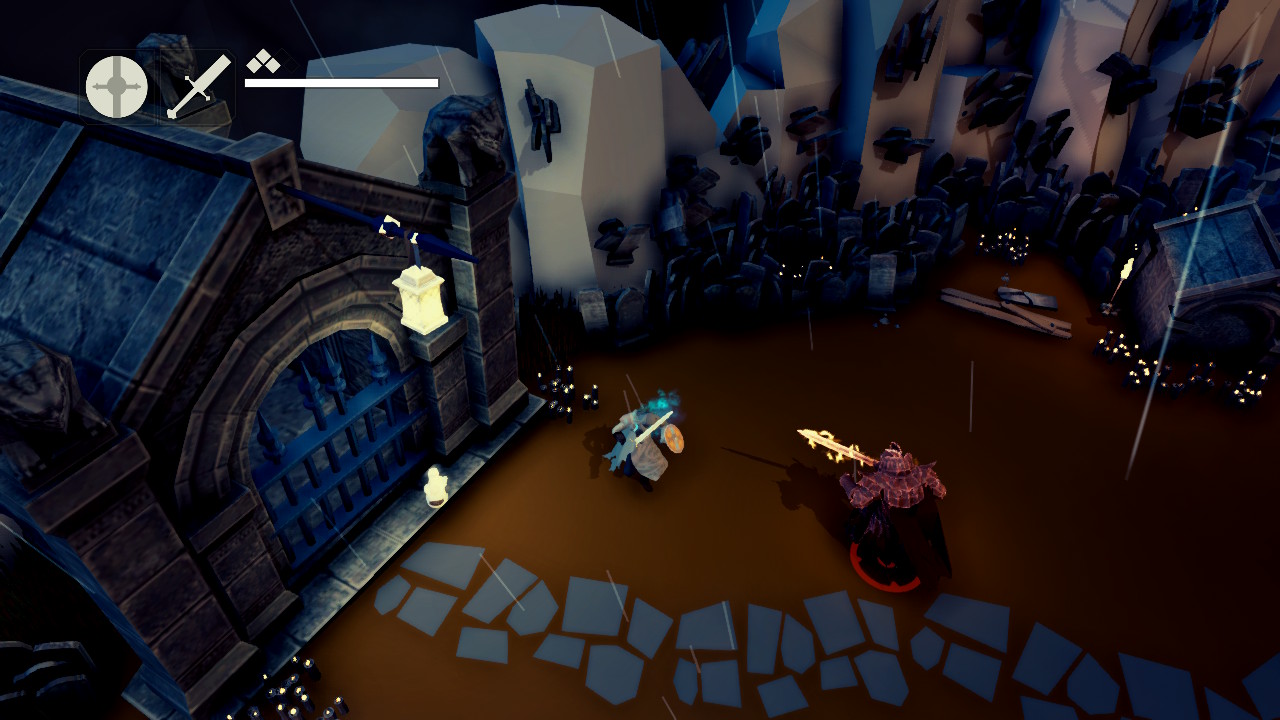
Task: Select the sword weapon icon
Action: 198,87
